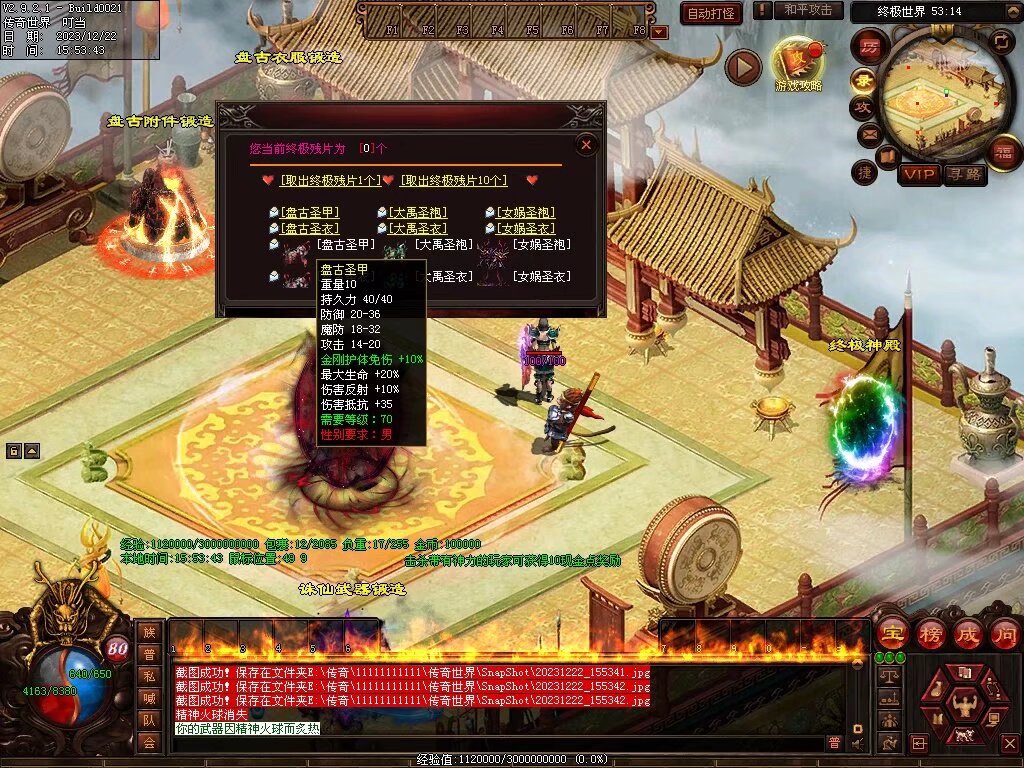1024x768 pixels.
Task: Toggle the 自动打怪 auto-fight button
Action: pos(711,13)
